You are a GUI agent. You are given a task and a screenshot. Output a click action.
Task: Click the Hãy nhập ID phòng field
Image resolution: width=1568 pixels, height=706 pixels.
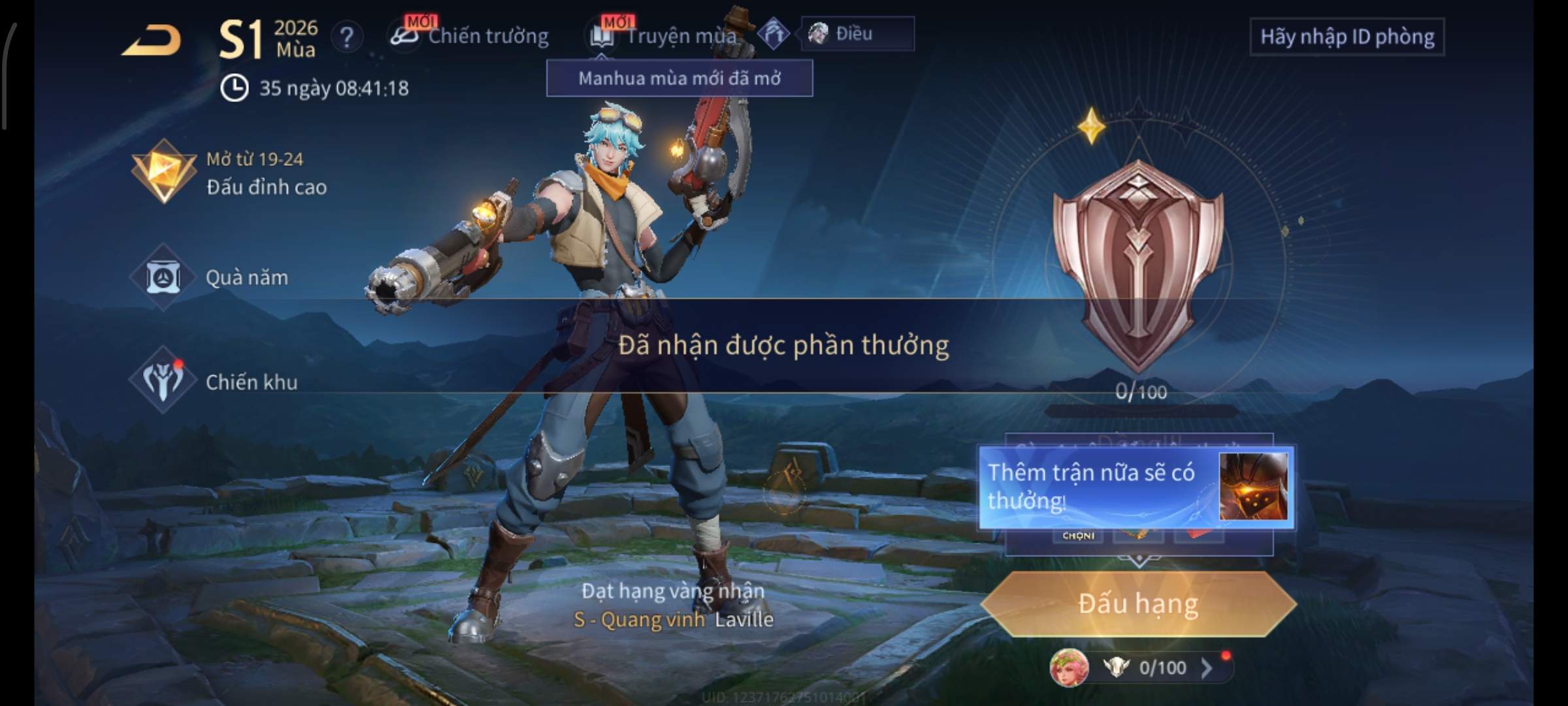click(1347, 37)
